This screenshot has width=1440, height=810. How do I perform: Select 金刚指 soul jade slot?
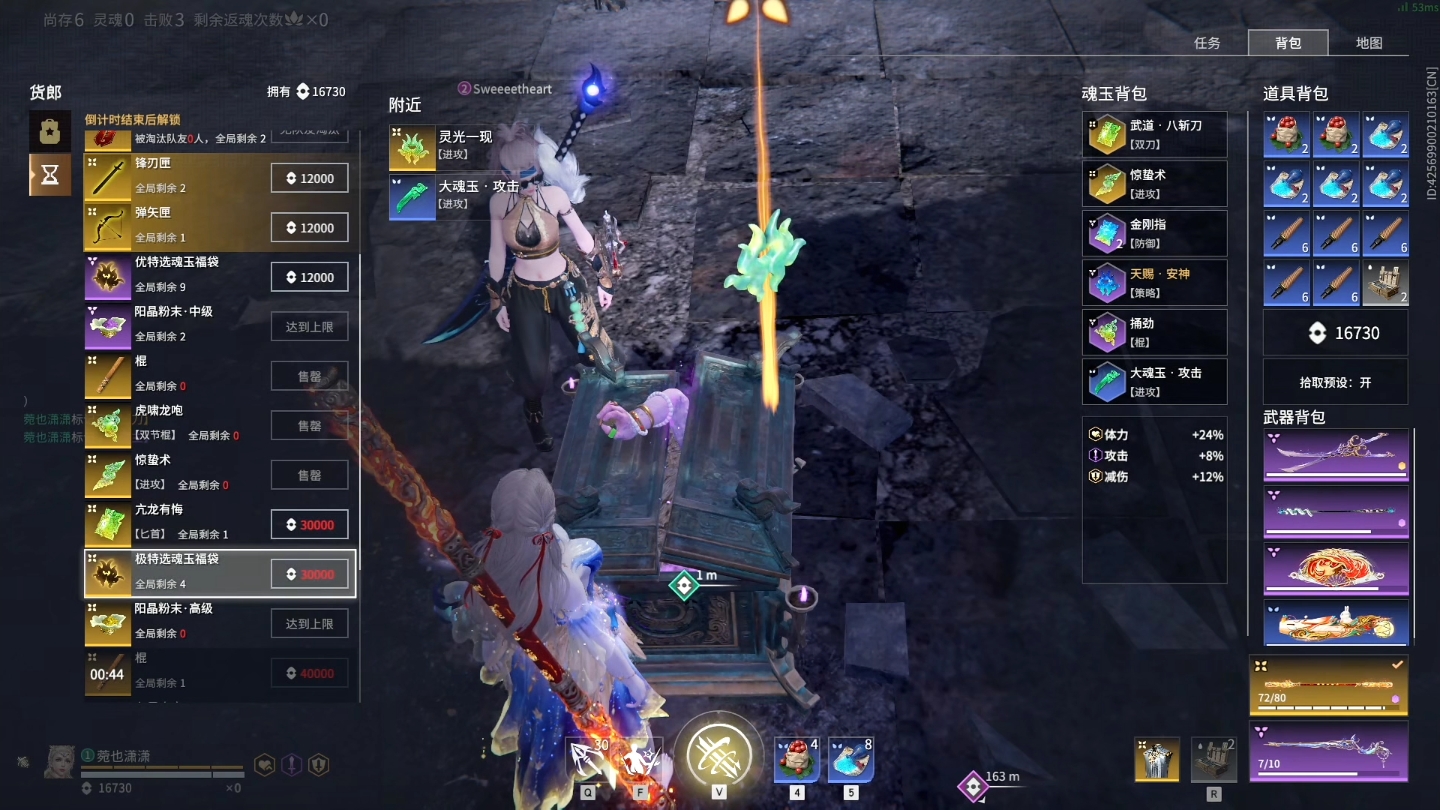click(x=1154, y=234)
